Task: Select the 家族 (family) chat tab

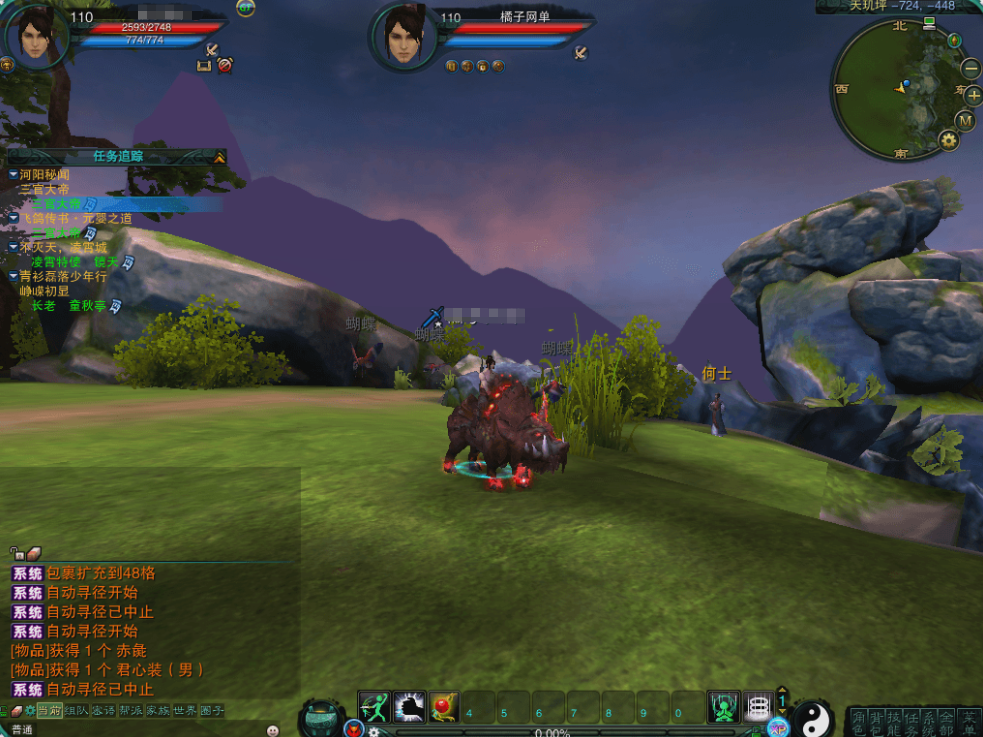Action: coord(157,711)
